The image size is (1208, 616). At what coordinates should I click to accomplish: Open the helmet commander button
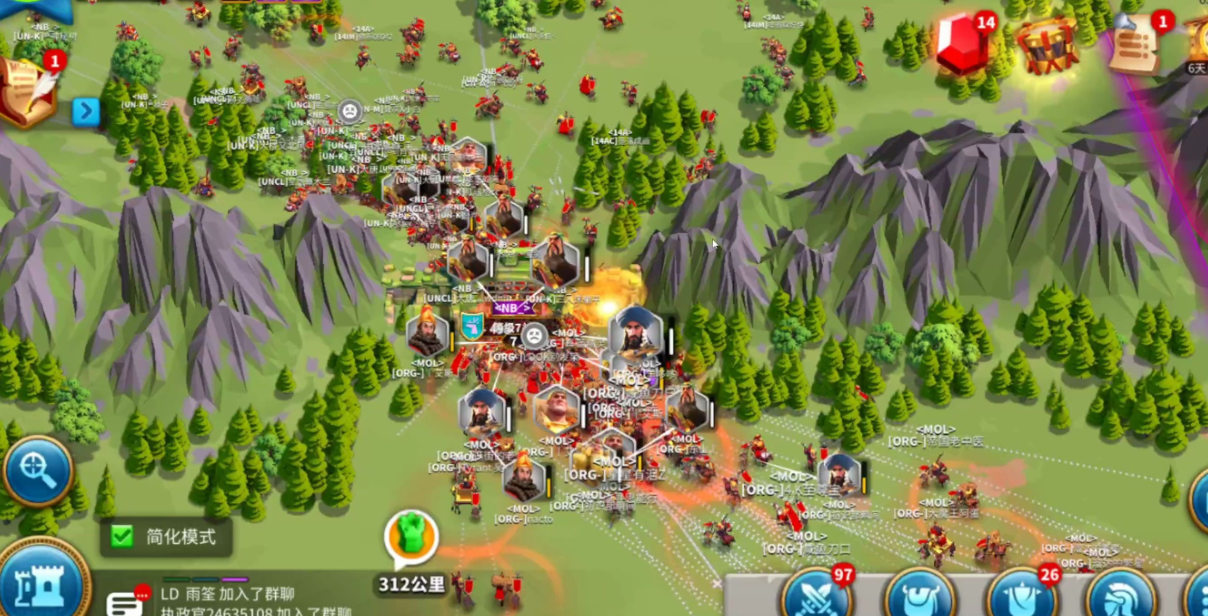1120,596
